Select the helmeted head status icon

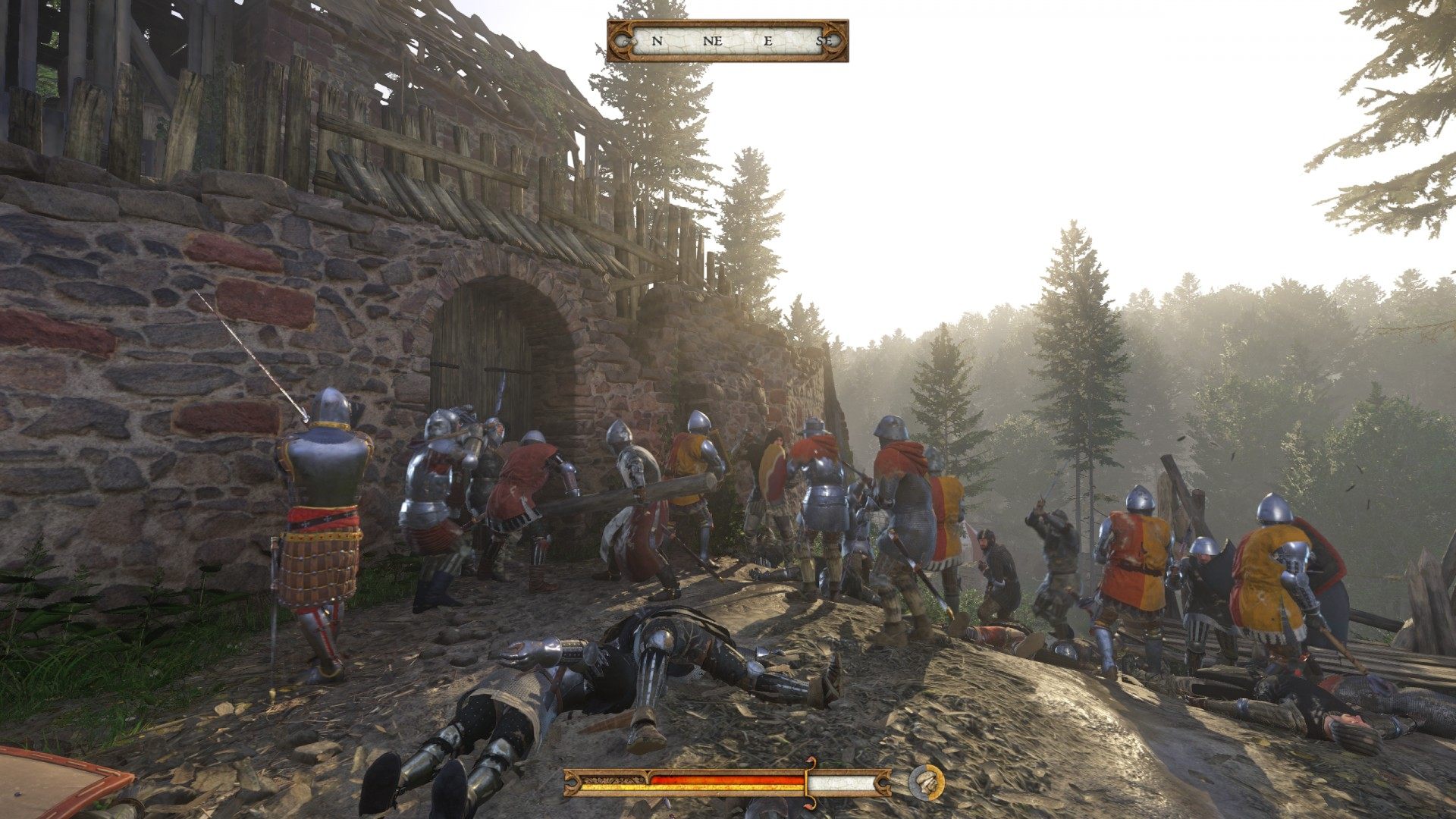click(x=926, y=782)
